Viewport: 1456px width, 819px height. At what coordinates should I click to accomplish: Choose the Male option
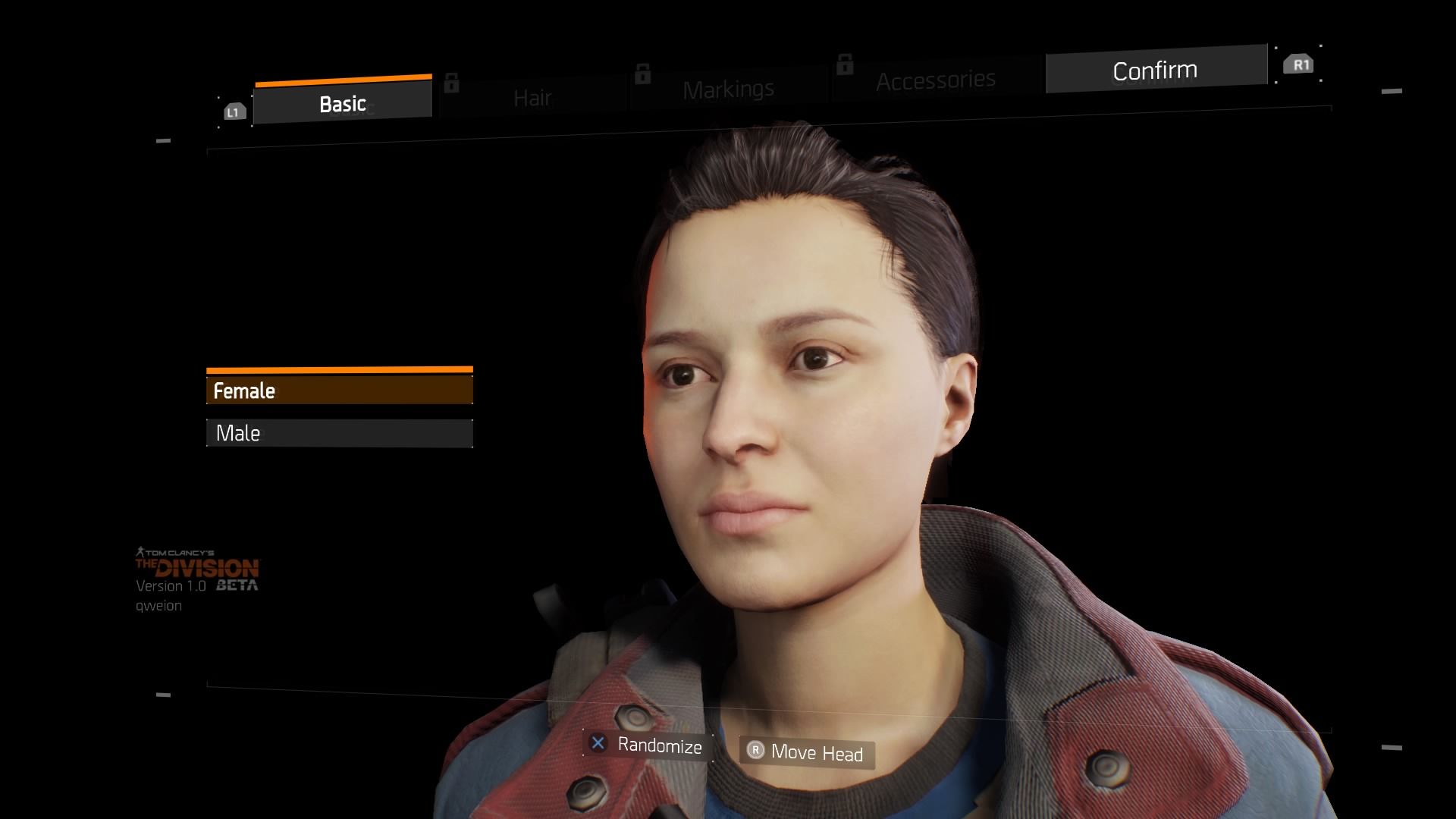click(x=339, y=433)
